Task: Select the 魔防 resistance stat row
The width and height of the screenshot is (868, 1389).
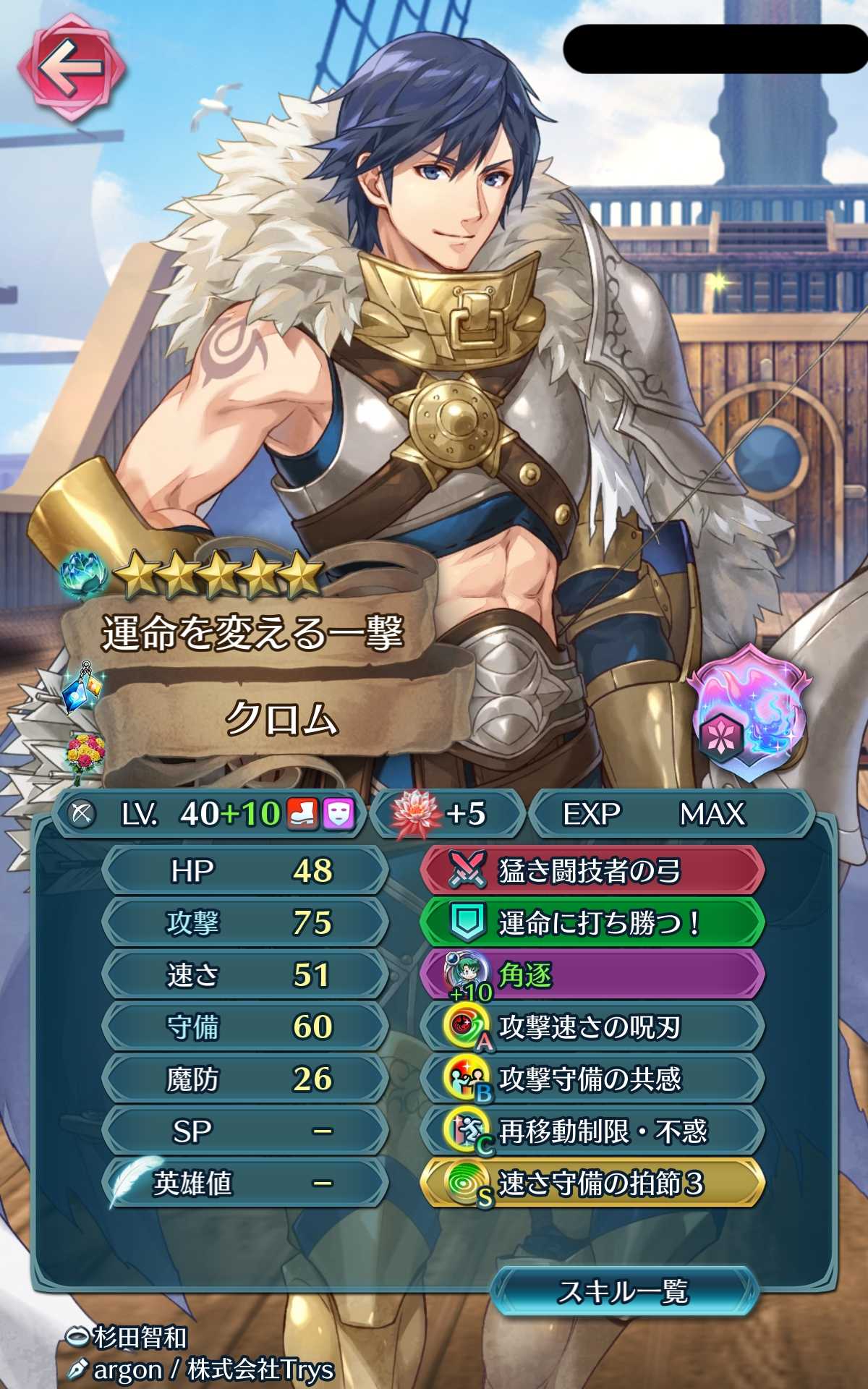Action: tap(246, 1079)
